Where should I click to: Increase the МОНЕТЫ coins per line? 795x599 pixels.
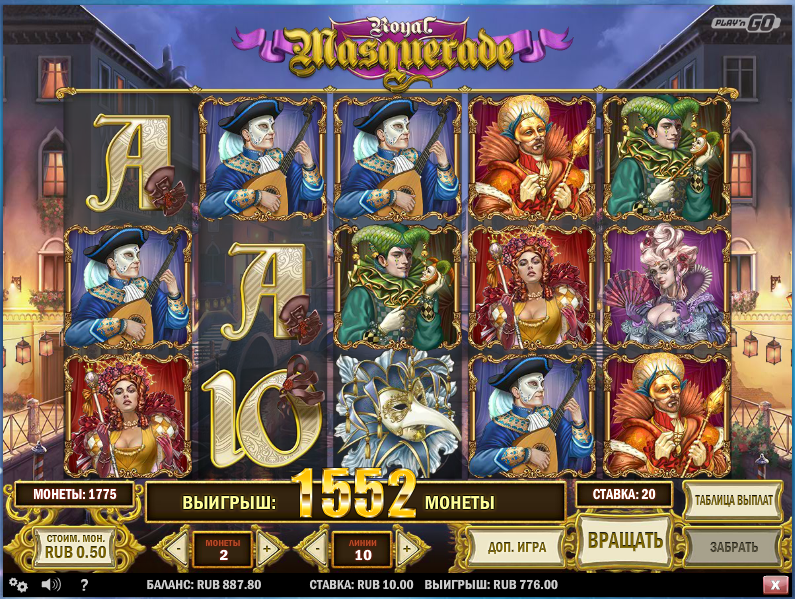267,548
